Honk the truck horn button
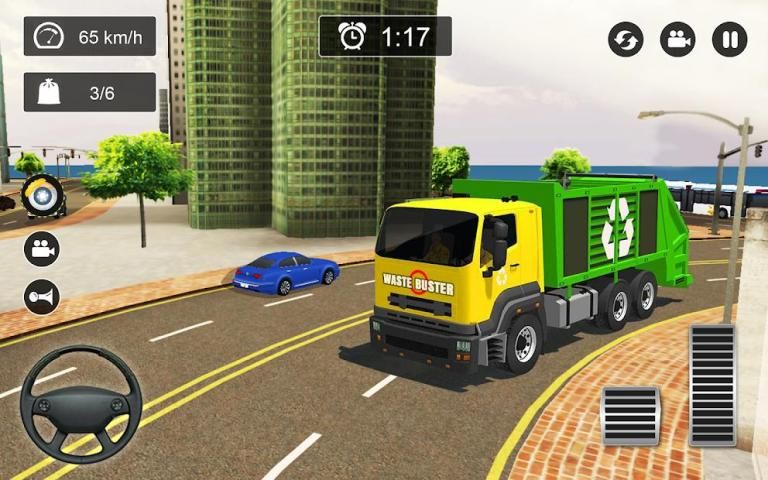Viewport: 768px width, 480px height. click(x=42, y=297)
